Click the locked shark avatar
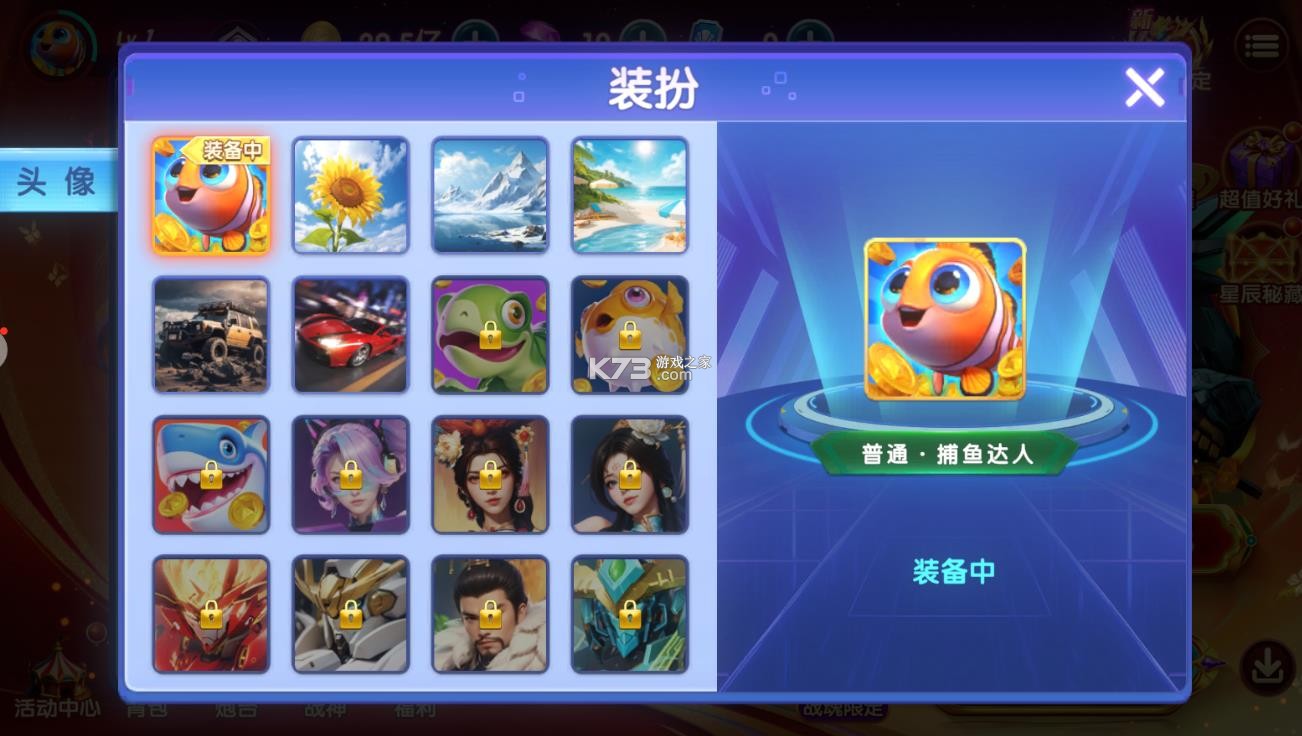Screen dimensions: 1302x736 210,473
